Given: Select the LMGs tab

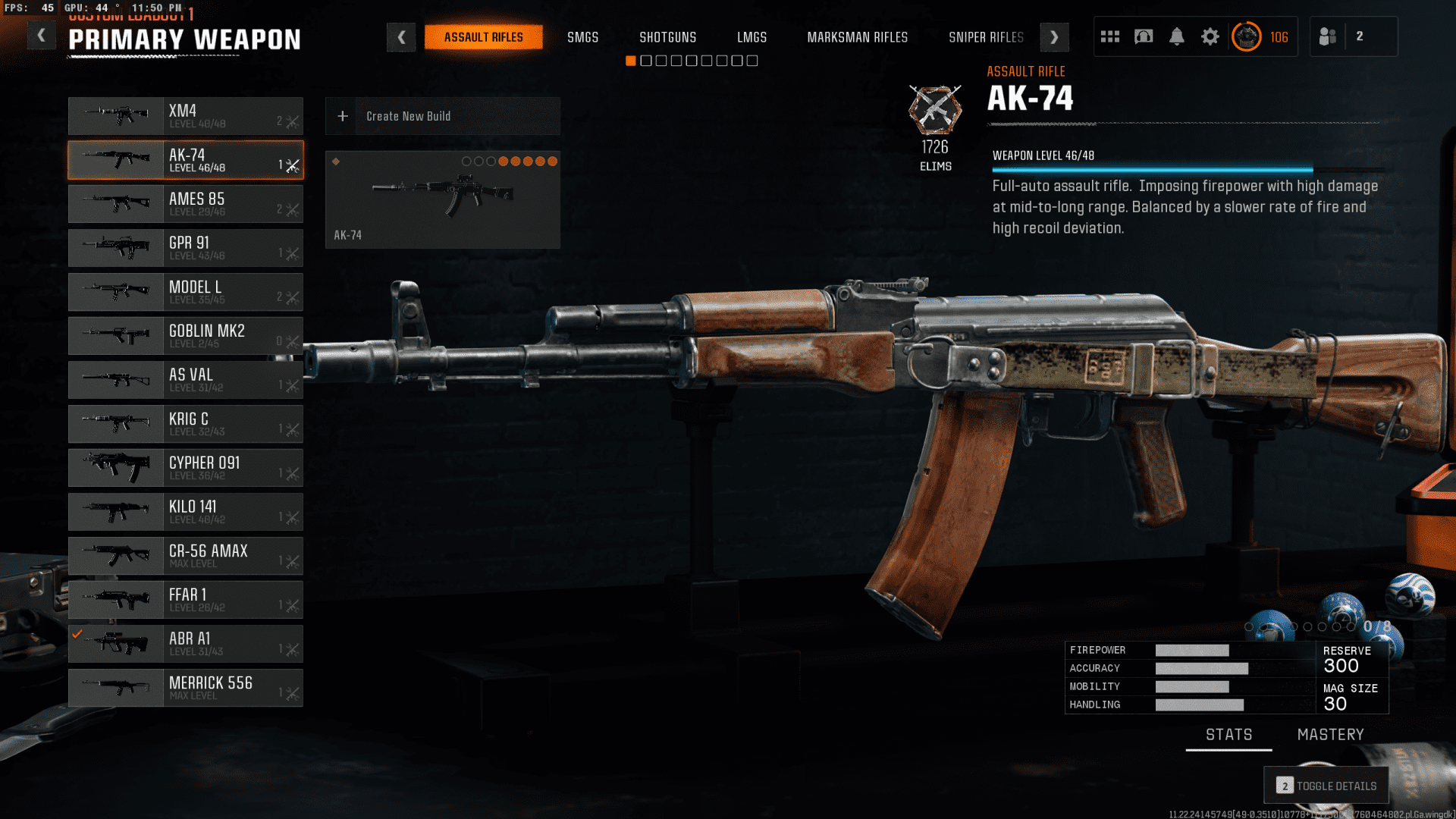Looking at the screenshot, I should click(752, 37).
